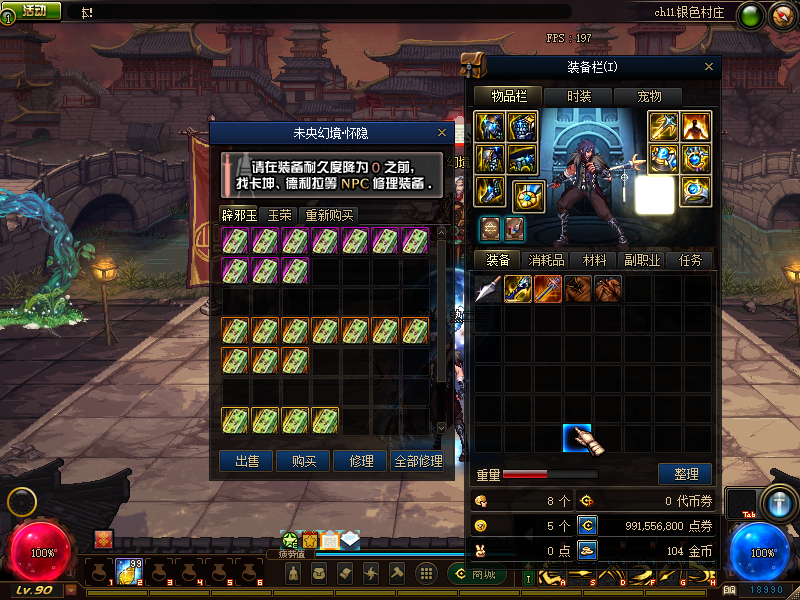Repair everything with 全部修理
Screen dimensions: 800x600
click(x=418, y=461)
